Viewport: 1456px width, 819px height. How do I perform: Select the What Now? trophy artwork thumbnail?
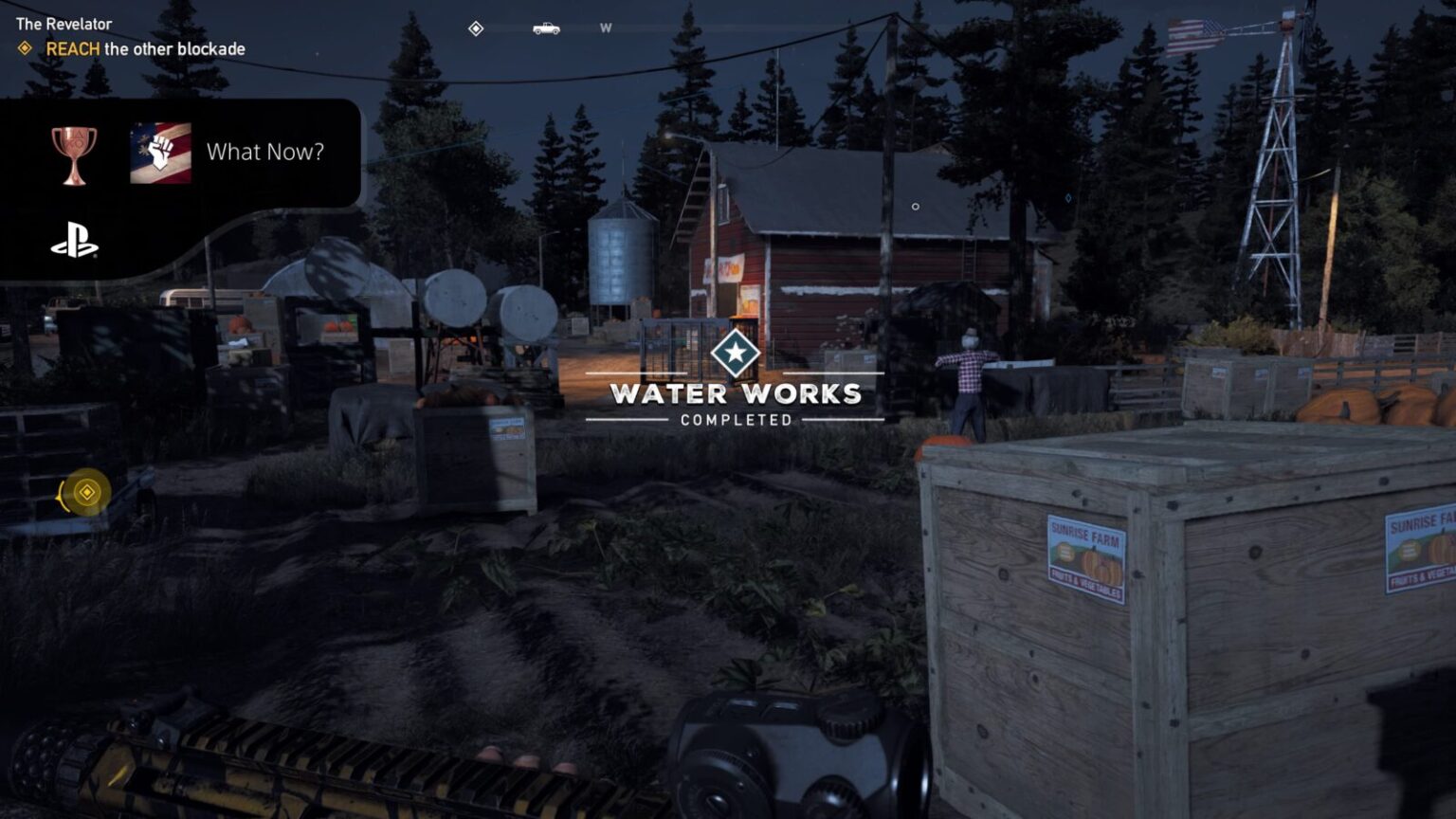tap(161, 153)
